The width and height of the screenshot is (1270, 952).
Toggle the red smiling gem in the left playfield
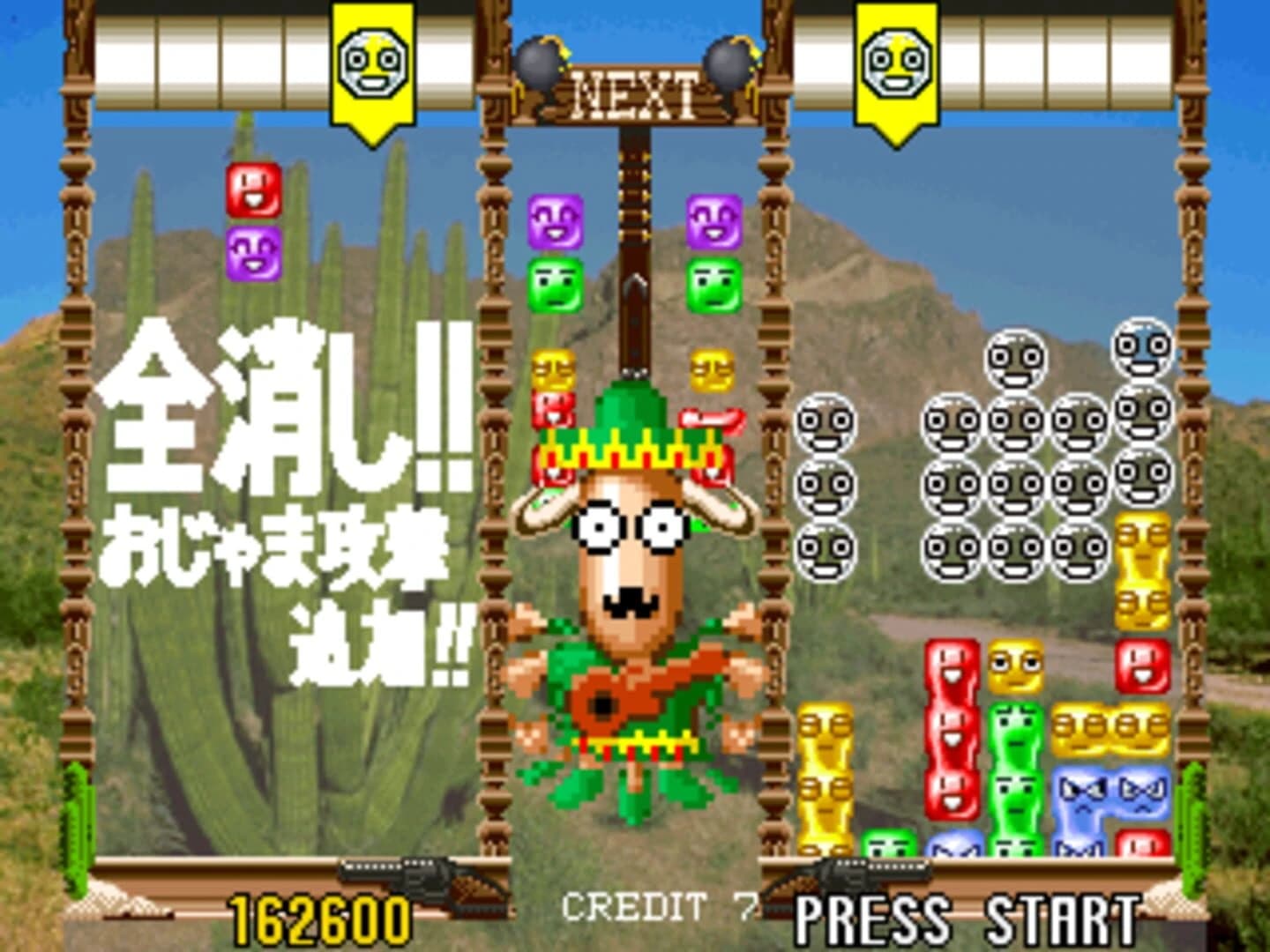click(x=252, y=190)
